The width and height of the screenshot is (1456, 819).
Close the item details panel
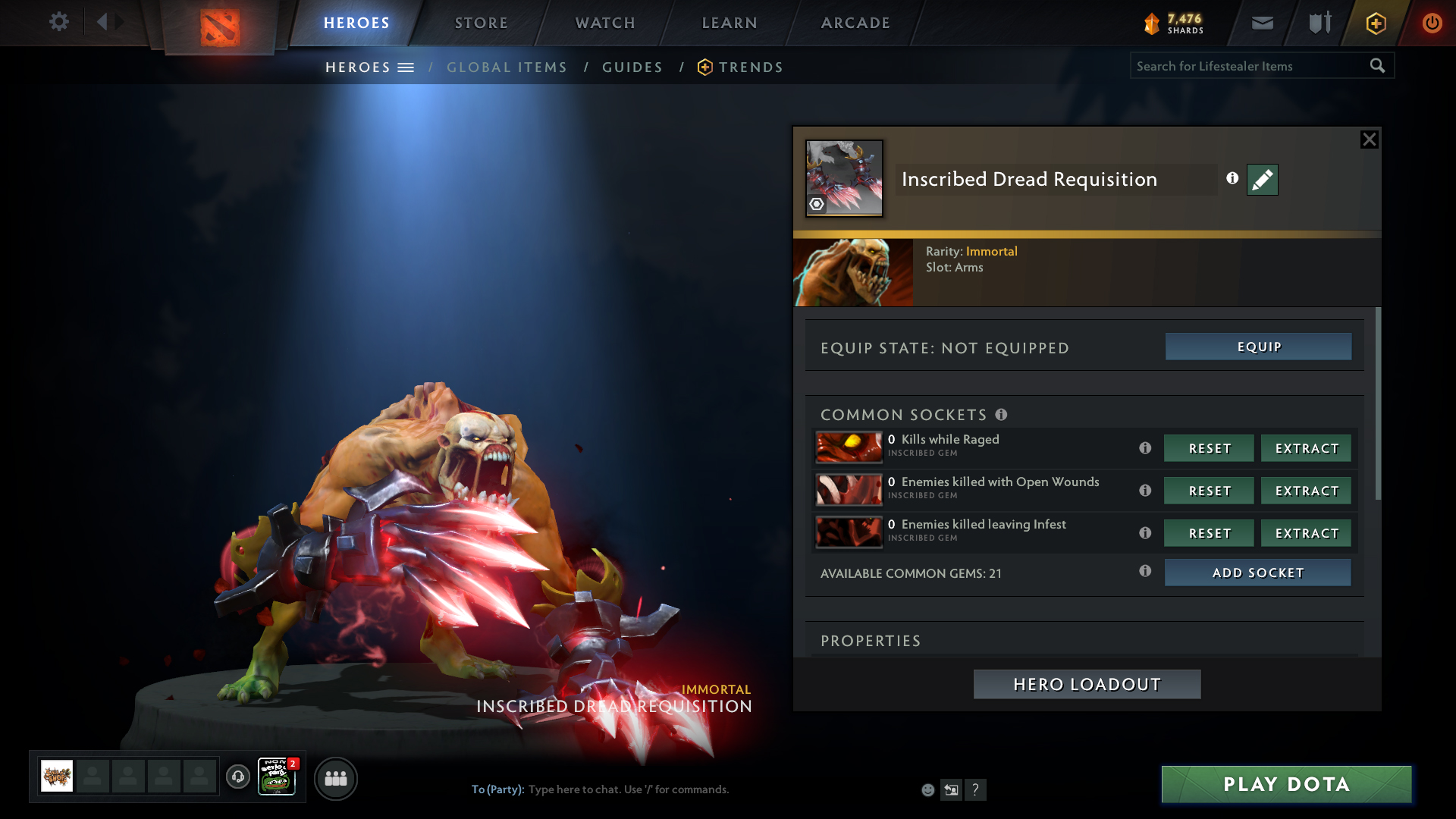(x=1369, y=140)
